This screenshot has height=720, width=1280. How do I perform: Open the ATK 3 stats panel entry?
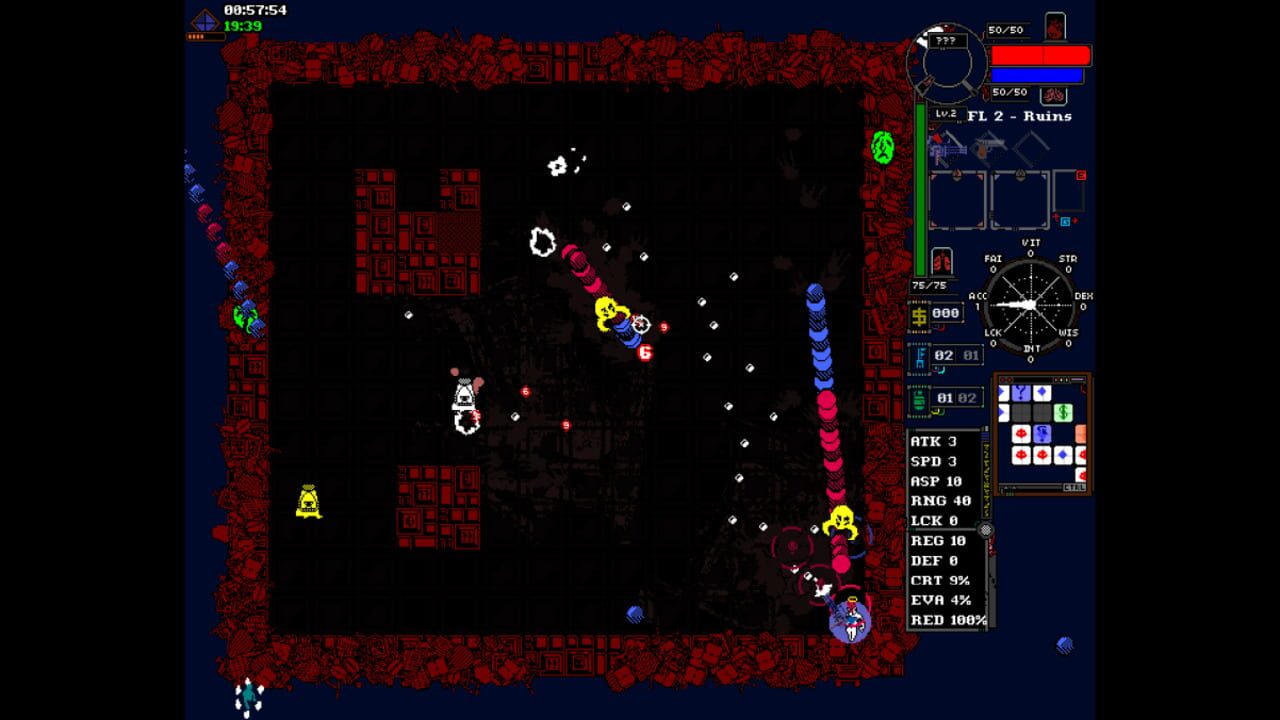pyautogui.click(x=933, y=440)
